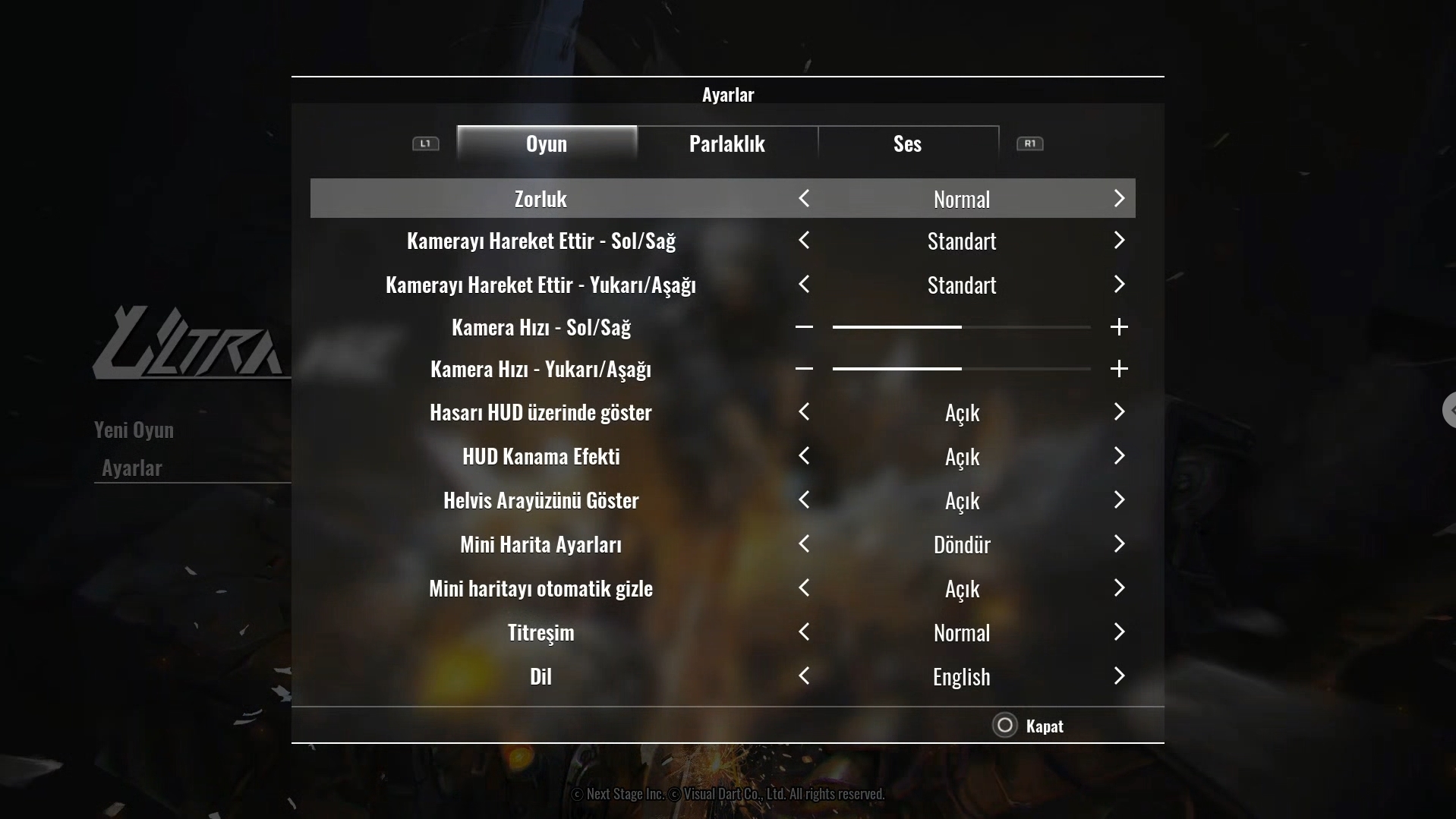Raise Kamera Hızı Sol/Sağ with the plus
This screenshot has height=819, width=1456.
pyautogui.click(x=1119, y=327)
